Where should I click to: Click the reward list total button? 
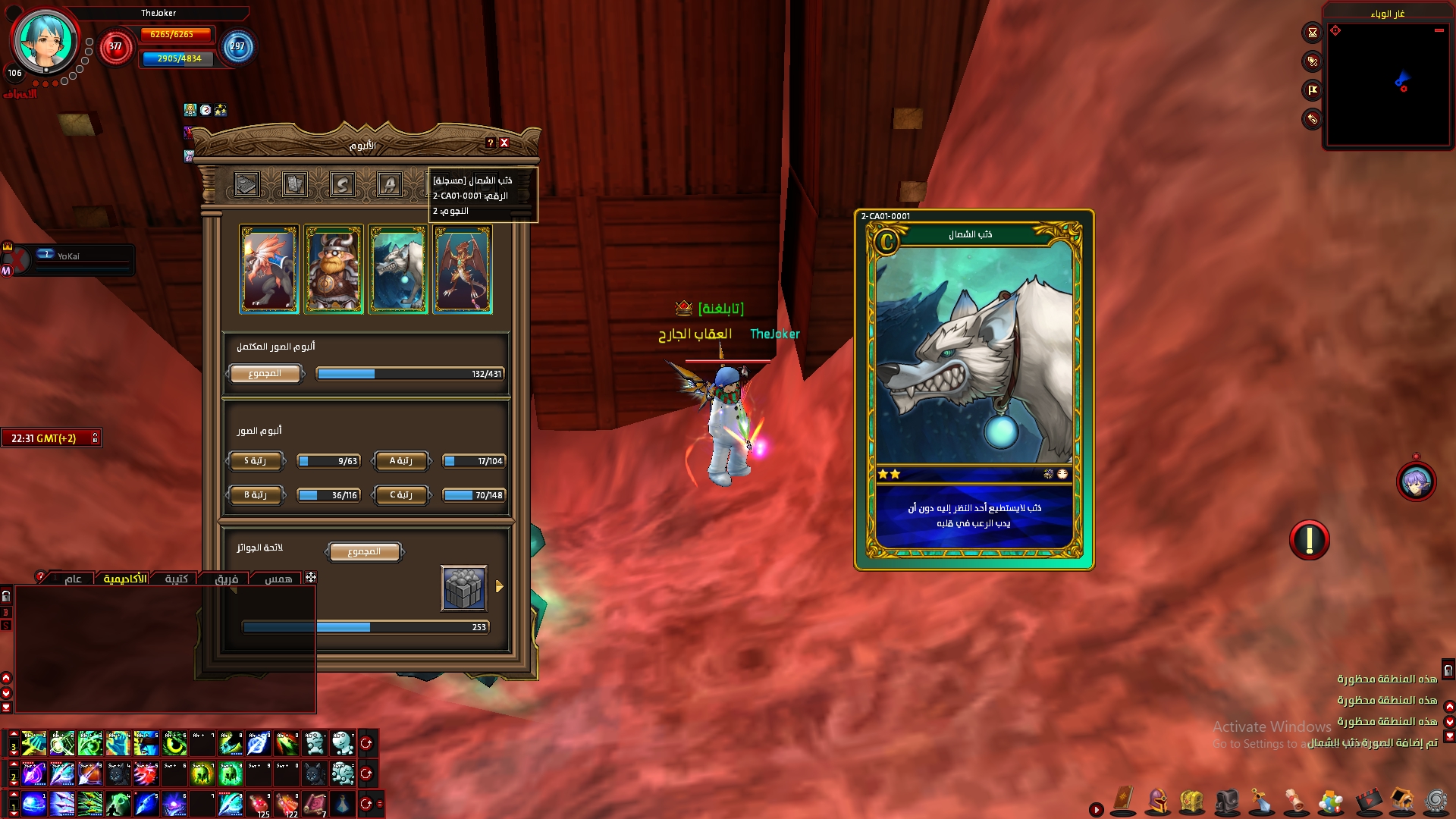pyautogui.click(x=364, y=552)
